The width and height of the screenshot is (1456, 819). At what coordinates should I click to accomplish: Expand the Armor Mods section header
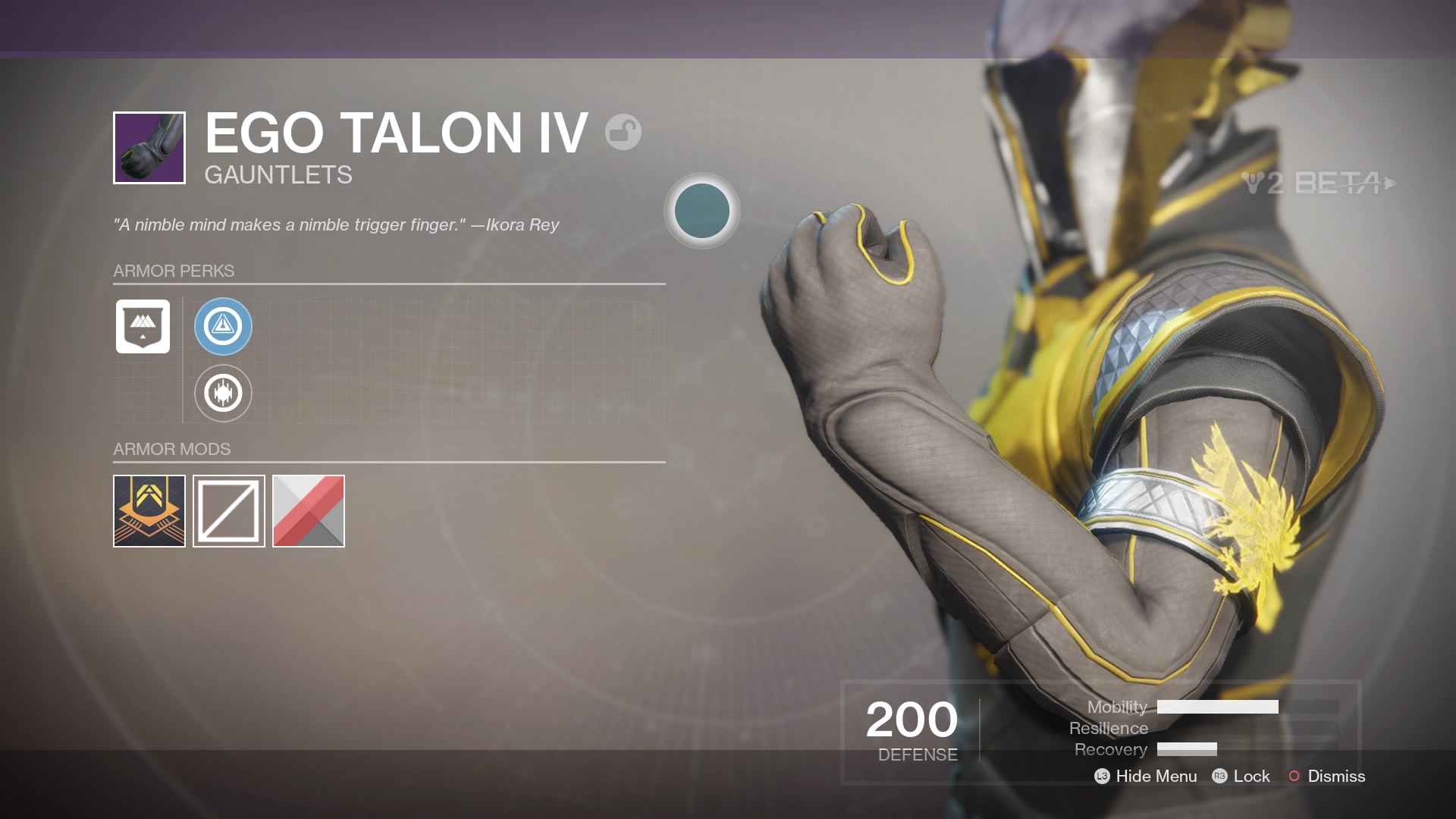tap(171, 449)
